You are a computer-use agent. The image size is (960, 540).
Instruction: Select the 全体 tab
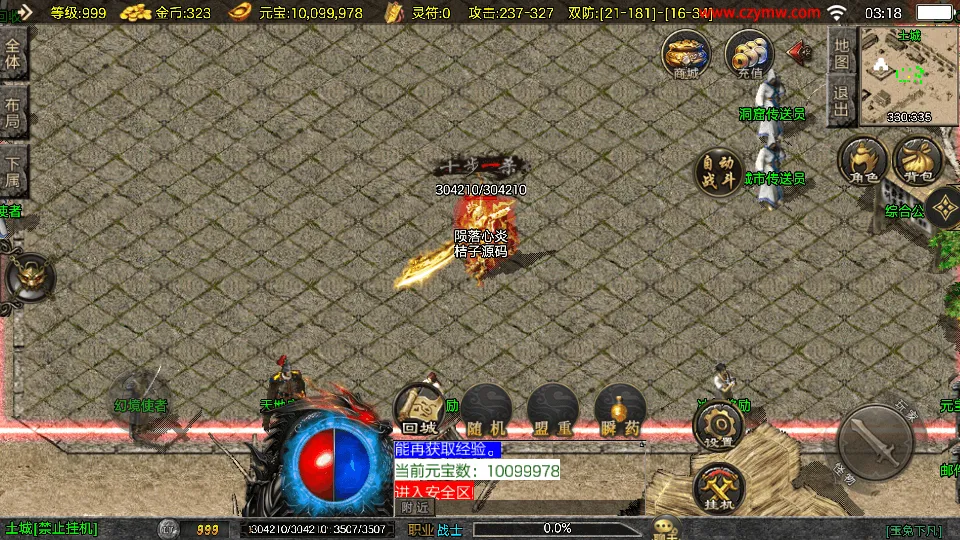(x=13, y=54)
